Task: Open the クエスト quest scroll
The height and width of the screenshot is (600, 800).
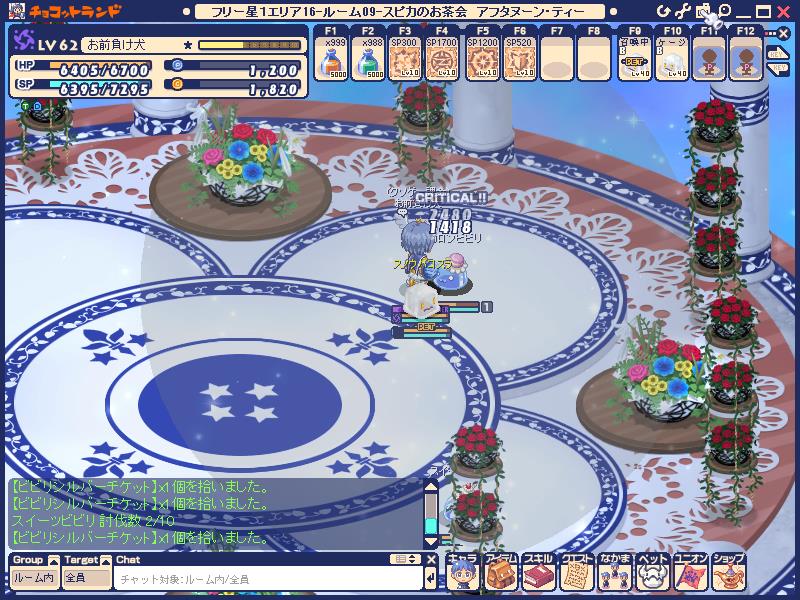Action: [575, 573]
